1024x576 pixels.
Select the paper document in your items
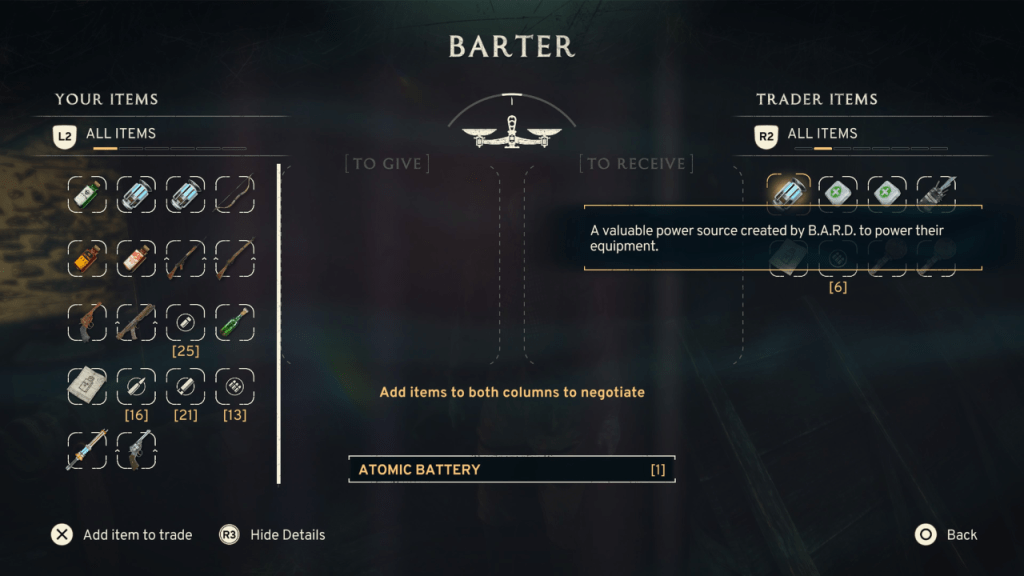[x=87, y=386]
